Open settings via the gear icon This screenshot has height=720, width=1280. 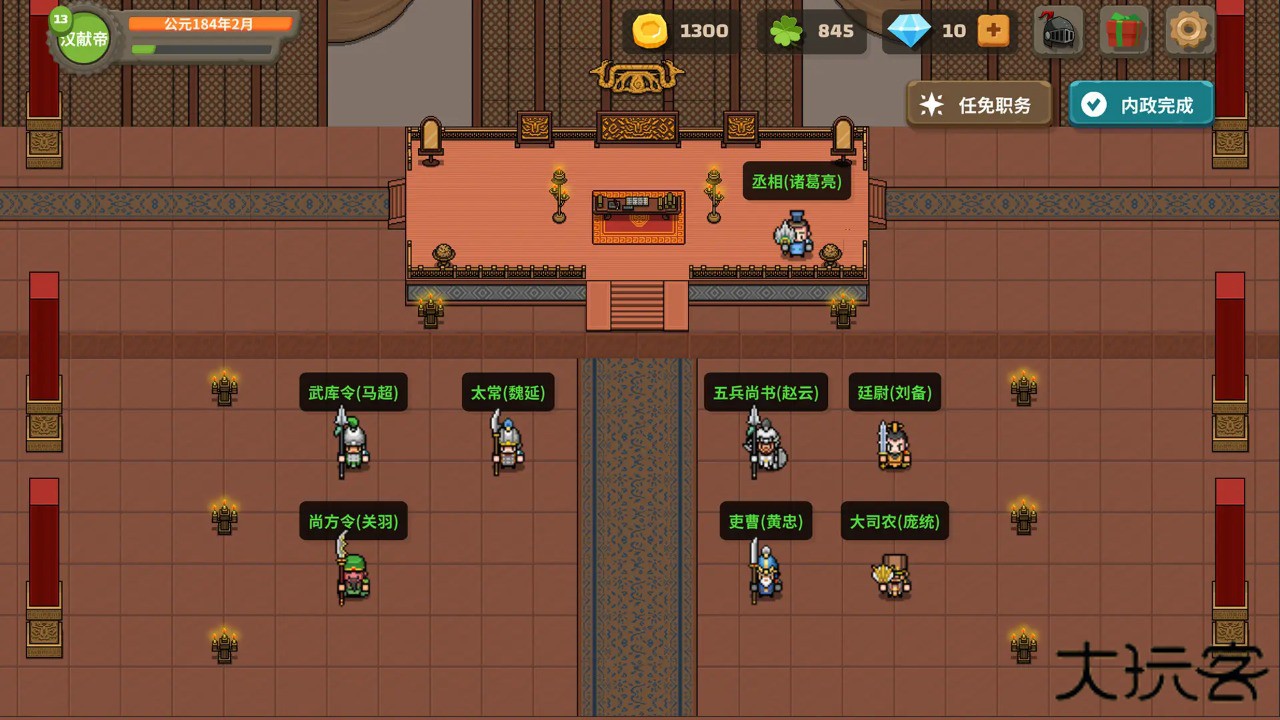pyautogui.click(x=1189, y=31)
